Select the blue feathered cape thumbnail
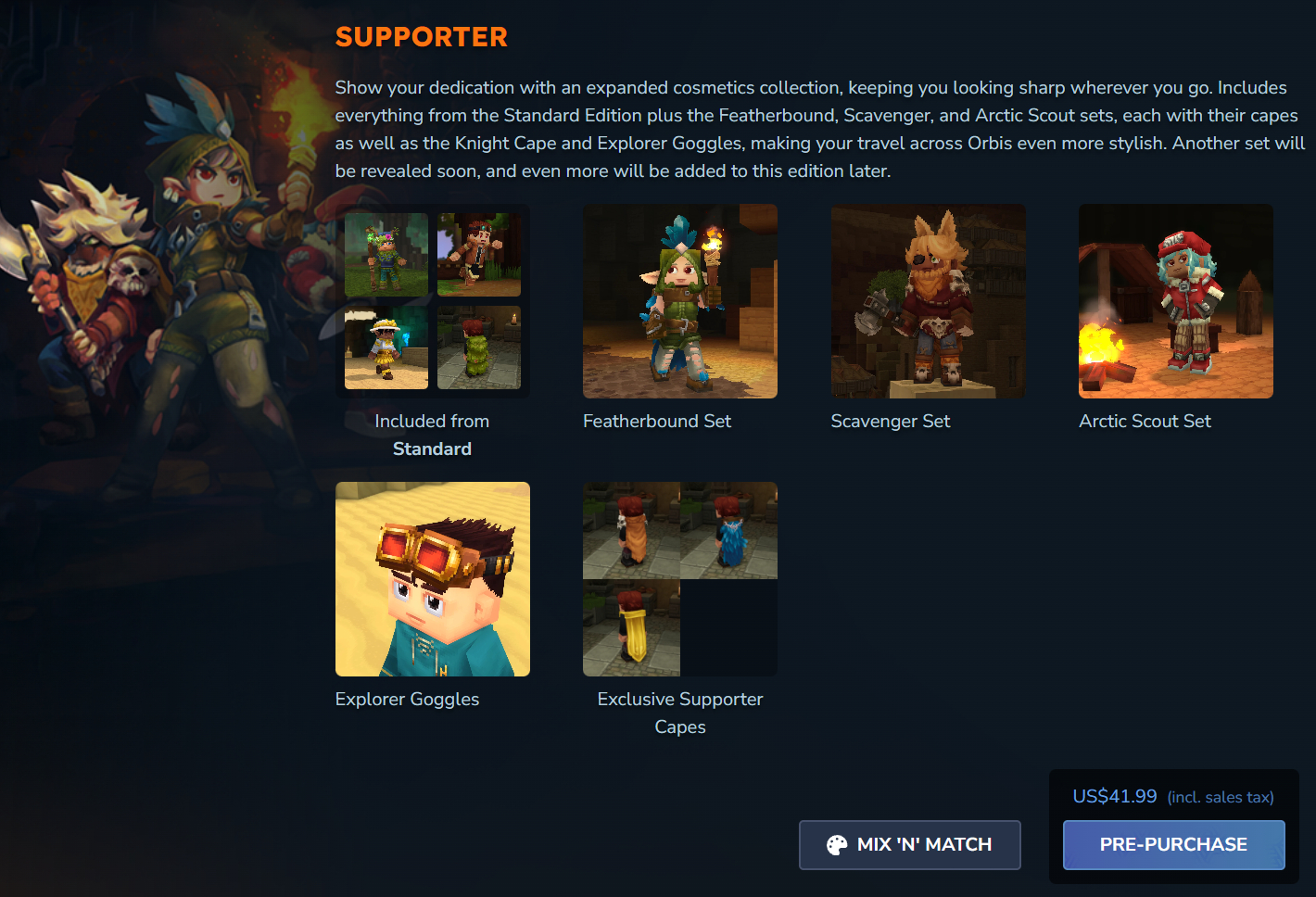The image size is (1316, 897). [x=728, y=530]
